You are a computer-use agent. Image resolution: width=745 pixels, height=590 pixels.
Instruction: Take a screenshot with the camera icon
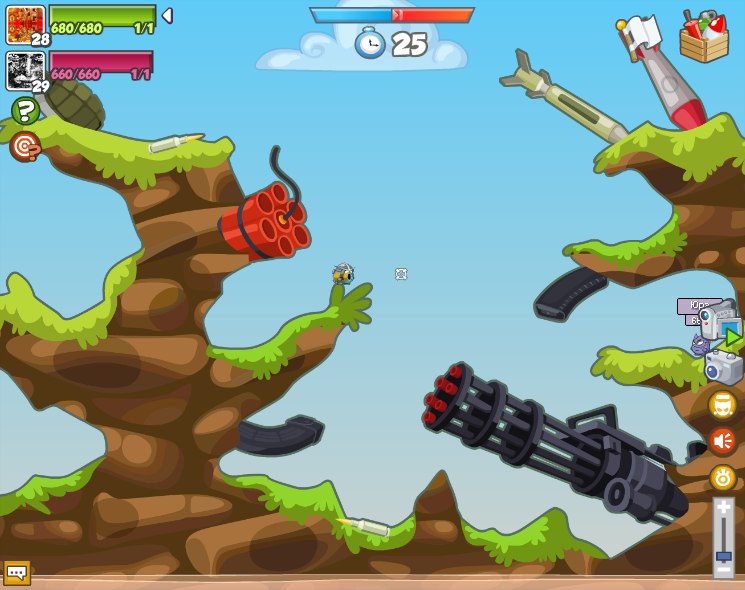point(723,366)
